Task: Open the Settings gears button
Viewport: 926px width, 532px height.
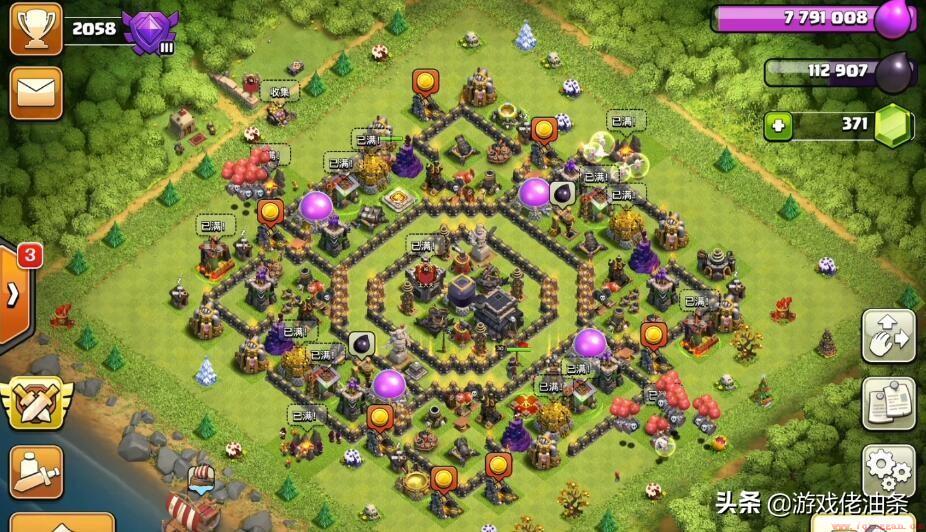Action: [888, 470]
